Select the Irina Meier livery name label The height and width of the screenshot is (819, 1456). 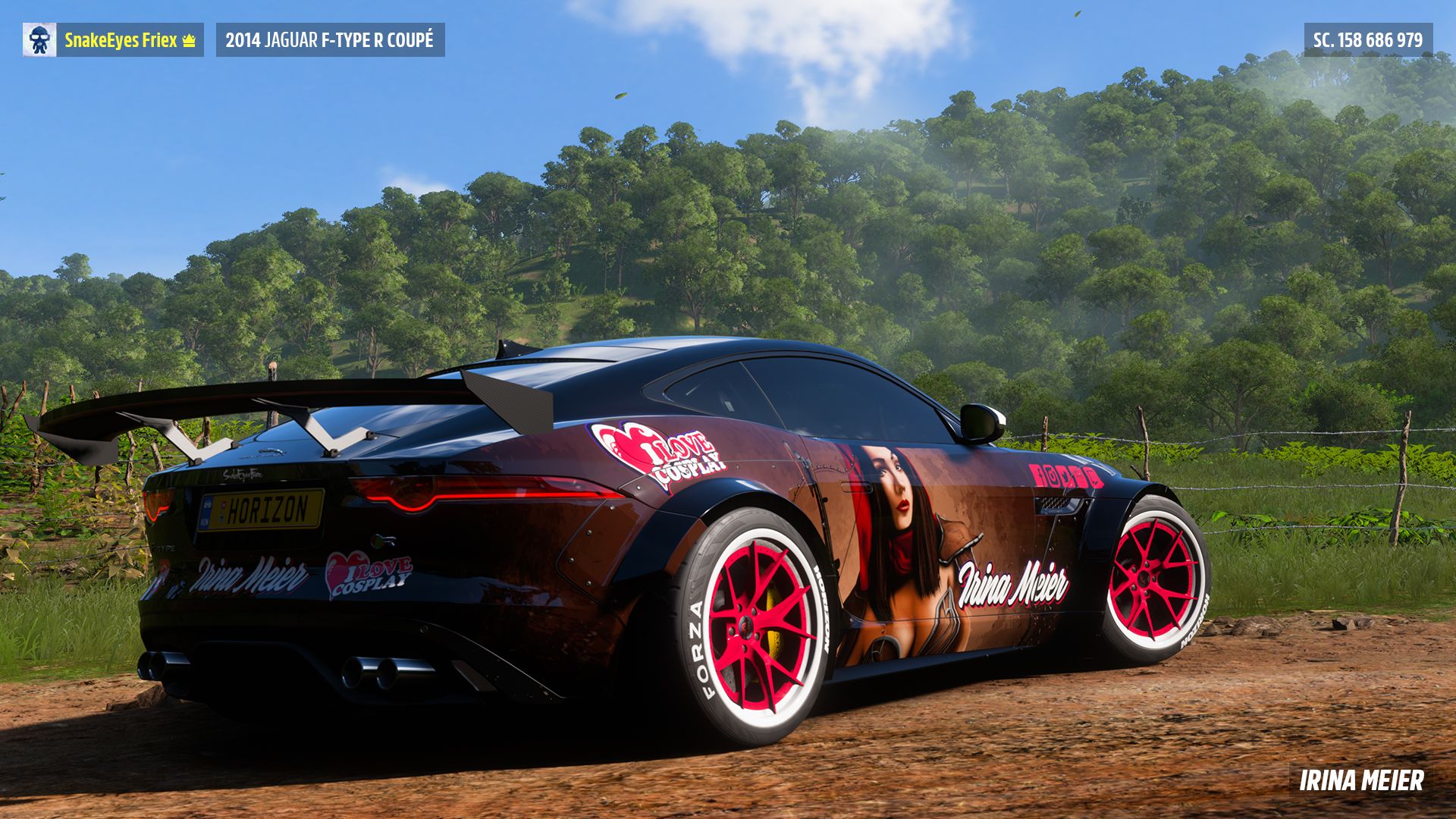(1361, 780)
